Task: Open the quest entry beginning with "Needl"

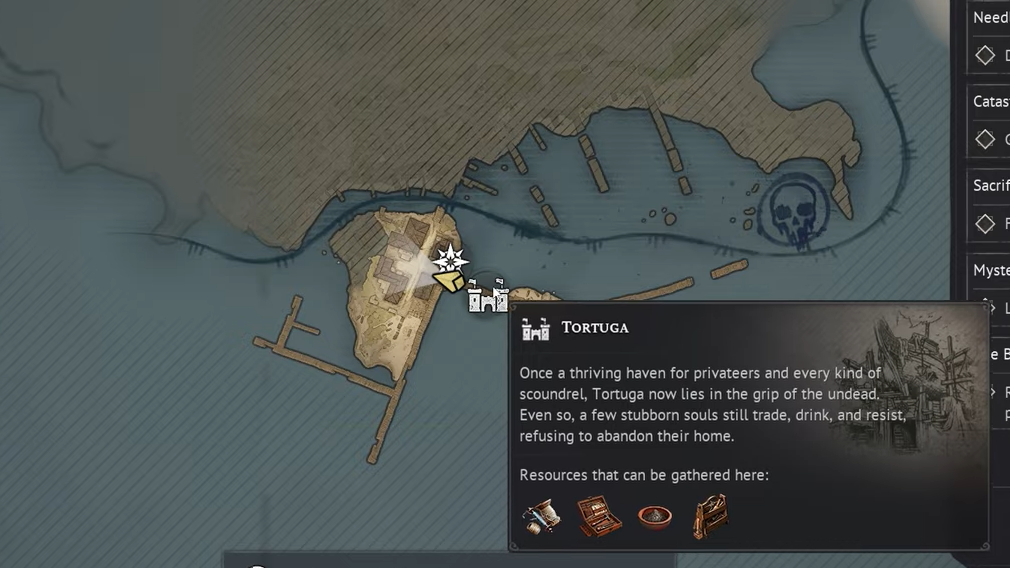Action: (x=990, y=18)
